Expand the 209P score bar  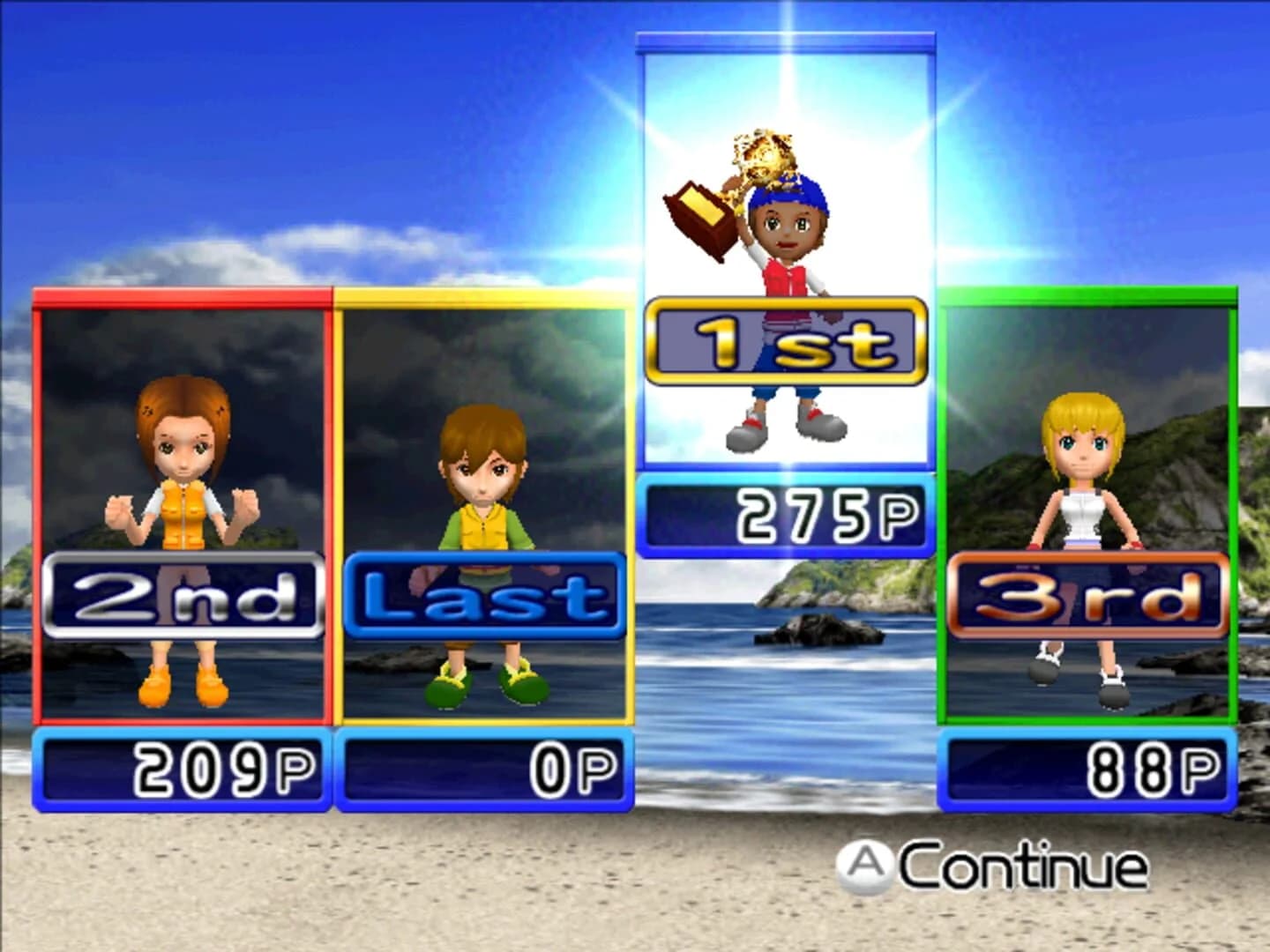pos(179,766)
